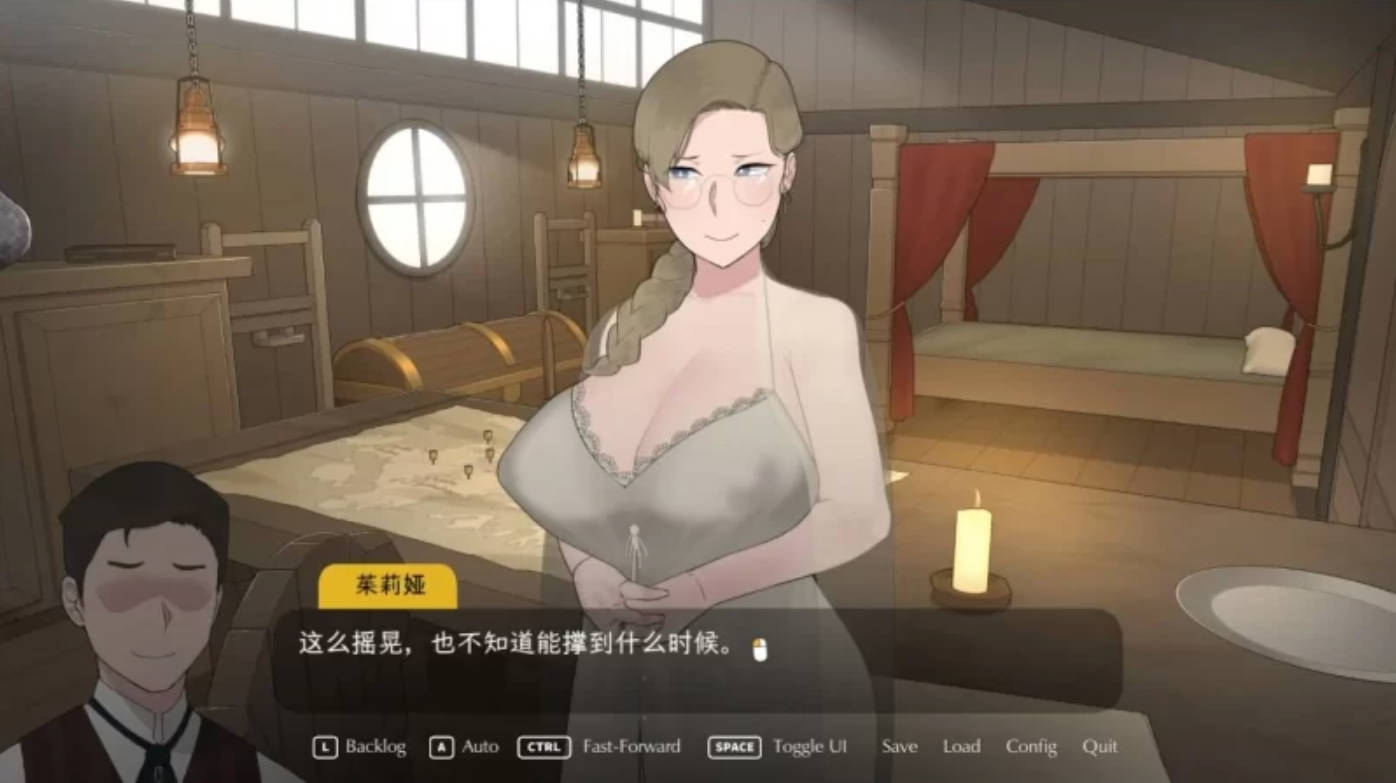Screen dimensions: 1396x783
Task: Click the SPACE key badge beside Toggle UI
Action: 734,747
